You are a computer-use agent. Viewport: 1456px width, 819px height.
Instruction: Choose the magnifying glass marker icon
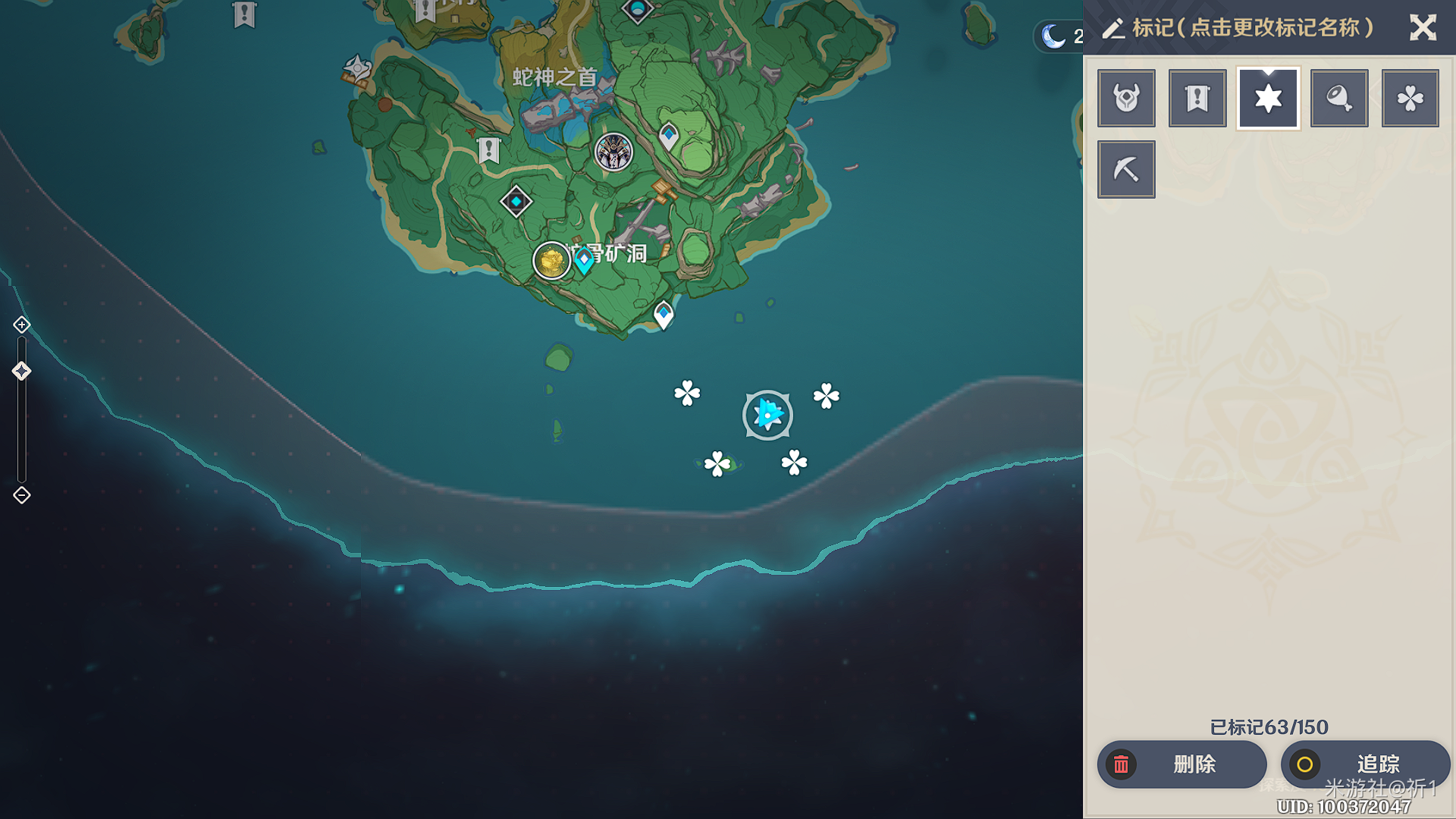coord(1339,99)
